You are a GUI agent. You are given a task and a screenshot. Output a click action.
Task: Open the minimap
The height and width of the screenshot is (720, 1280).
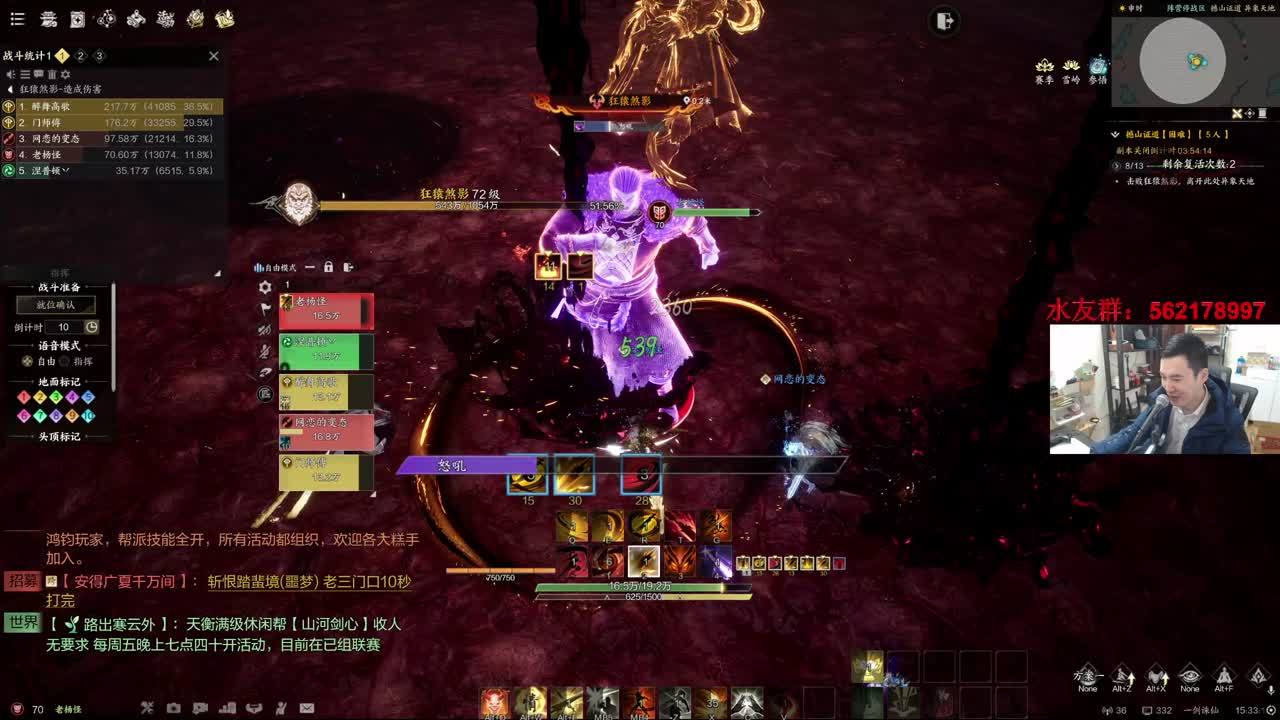point(1182,61)
